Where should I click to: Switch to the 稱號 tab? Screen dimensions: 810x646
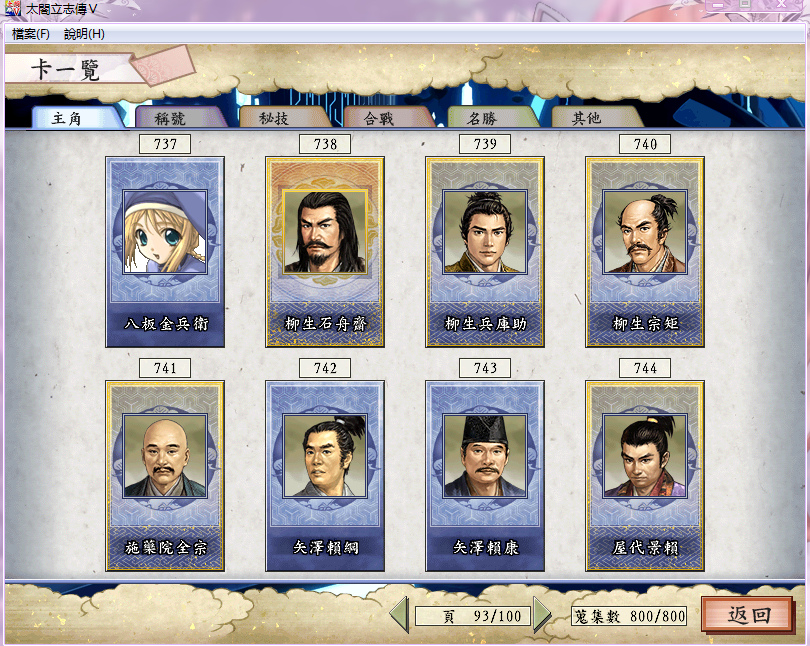170,118
